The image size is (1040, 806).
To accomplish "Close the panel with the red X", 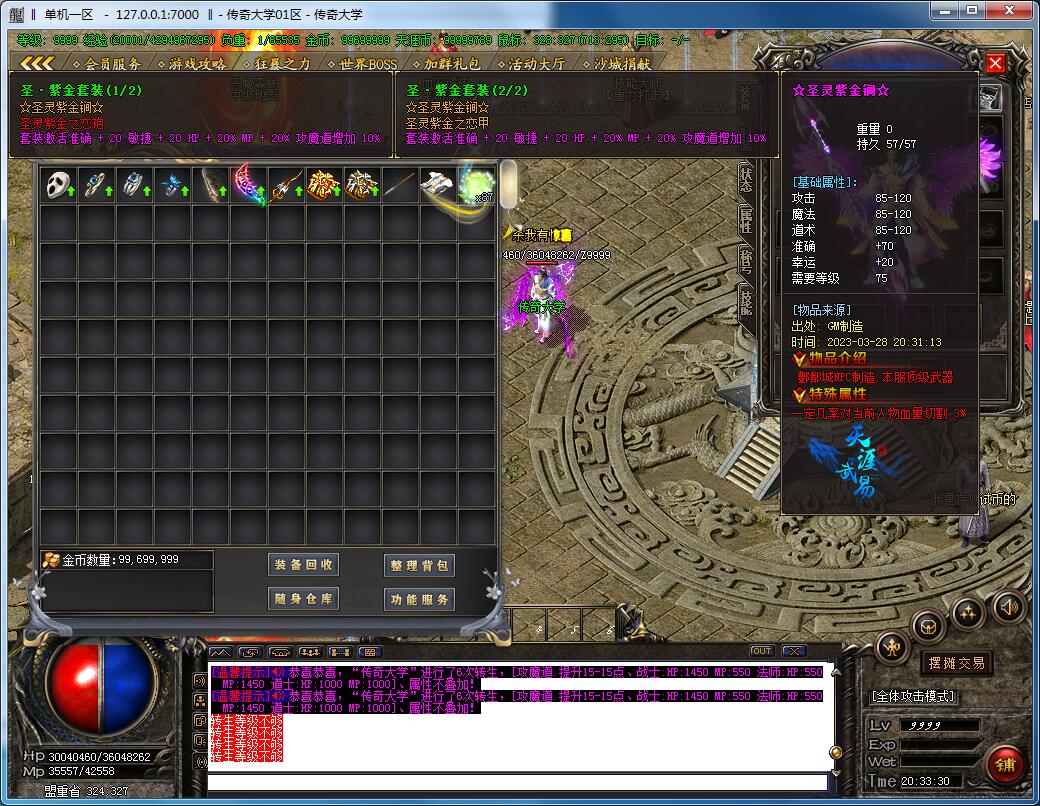I will point(995,63).
